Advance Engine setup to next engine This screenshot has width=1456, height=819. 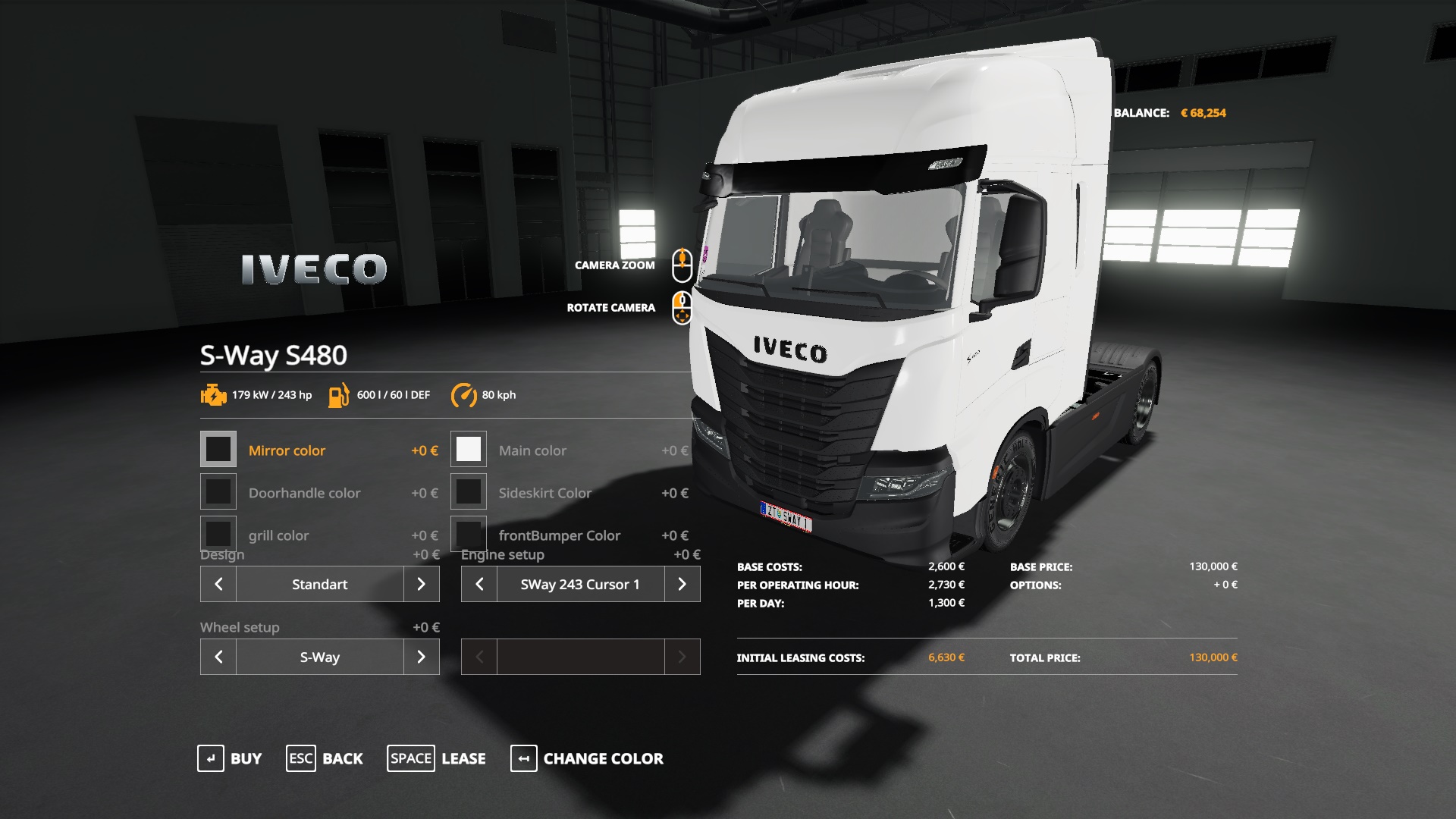(682, 584)
